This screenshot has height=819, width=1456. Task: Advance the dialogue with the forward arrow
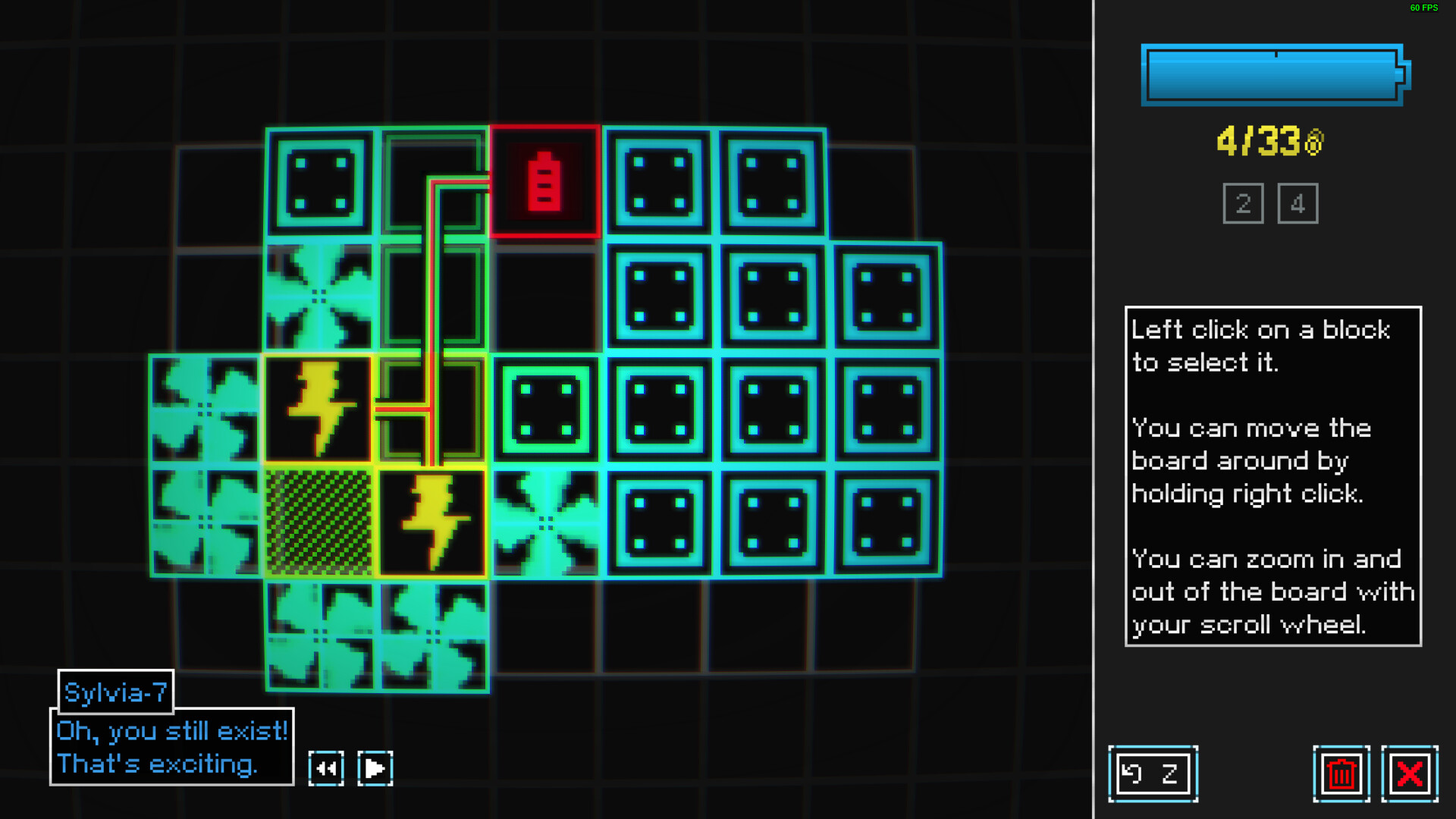(x=375, y=767)
